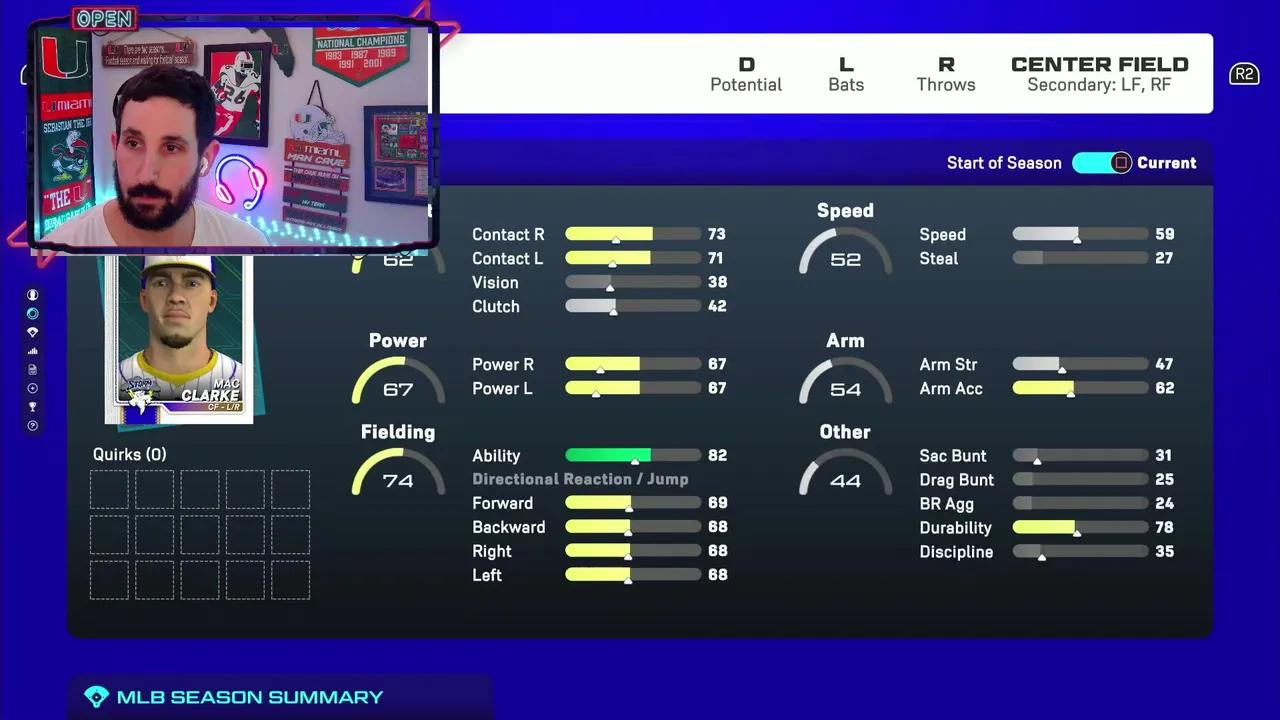Click the Quirks (0) label

tap(129, 454)
